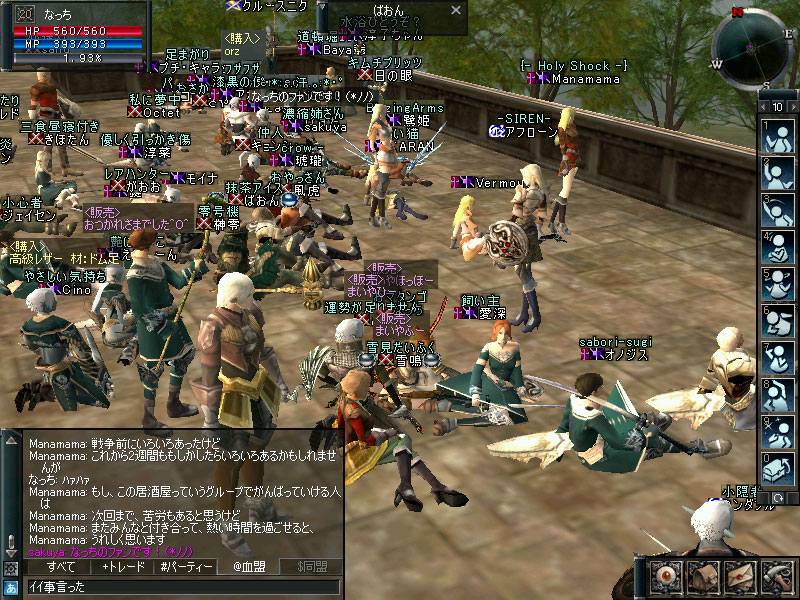Viewport: 800px width, 600px height.
Task: Click the chat text input field
Action: pyautogui.click(x=180, y=586)
